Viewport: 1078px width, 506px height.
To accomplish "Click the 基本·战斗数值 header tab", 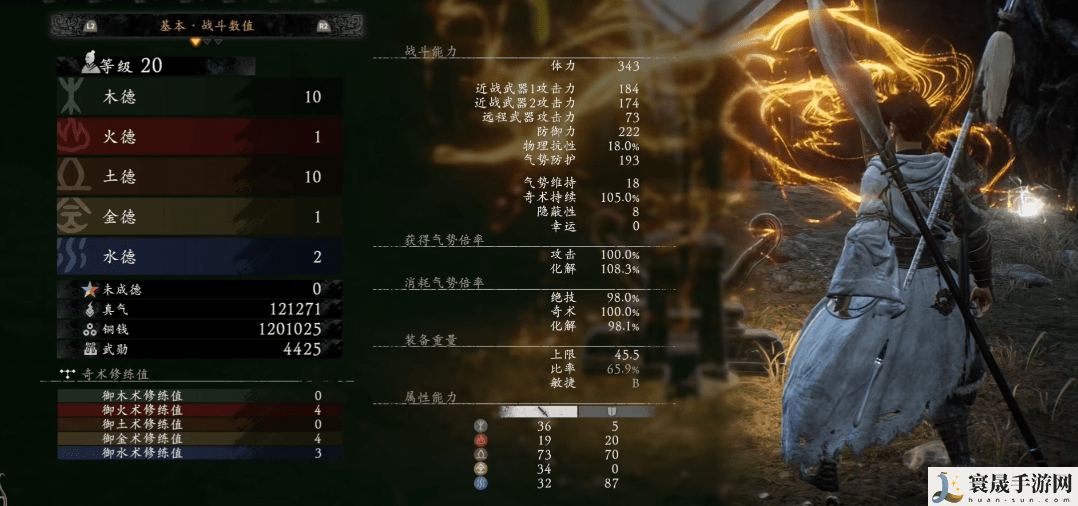I will (206, 25).
